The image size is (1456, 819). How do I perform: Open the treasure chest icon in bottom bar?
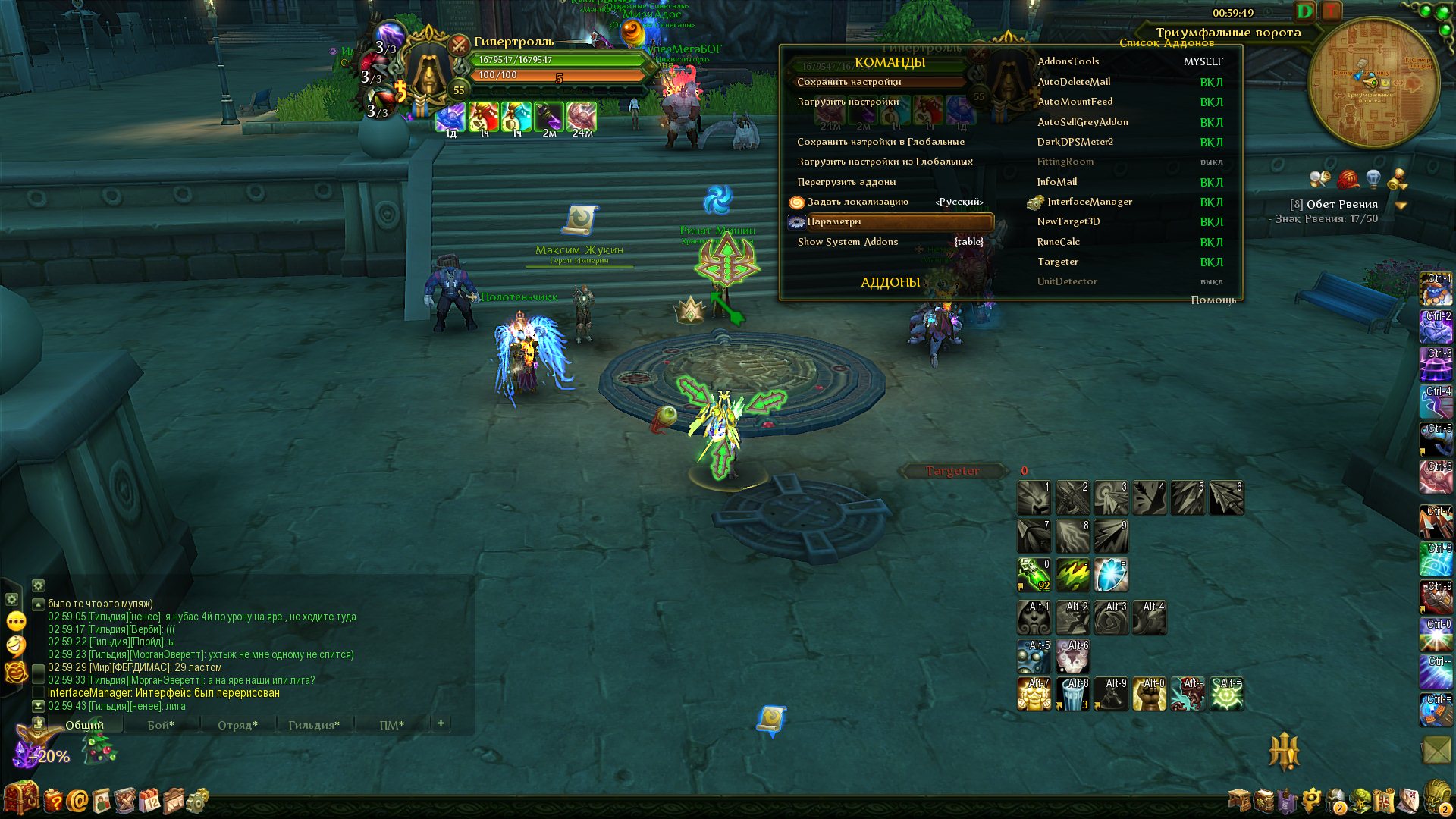pyautogui.click(x=20, y=799)
